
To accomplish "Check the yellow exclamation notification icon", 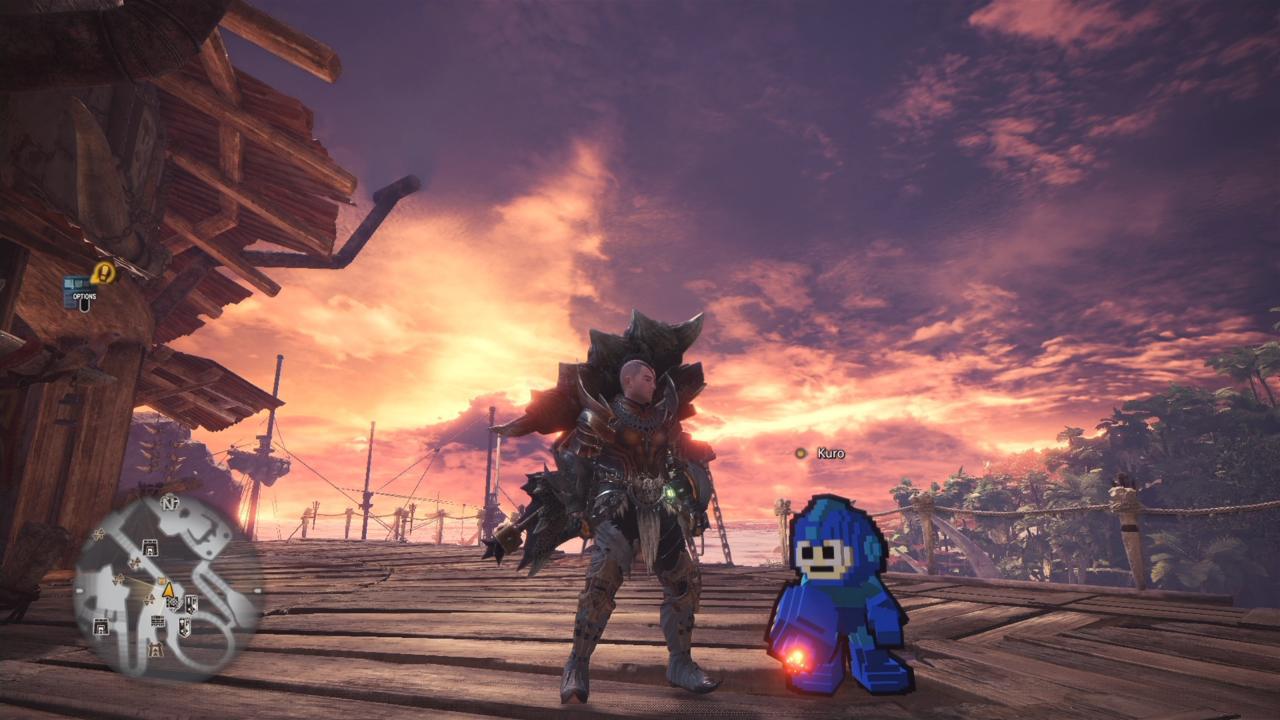I will (x=103, y=272).
